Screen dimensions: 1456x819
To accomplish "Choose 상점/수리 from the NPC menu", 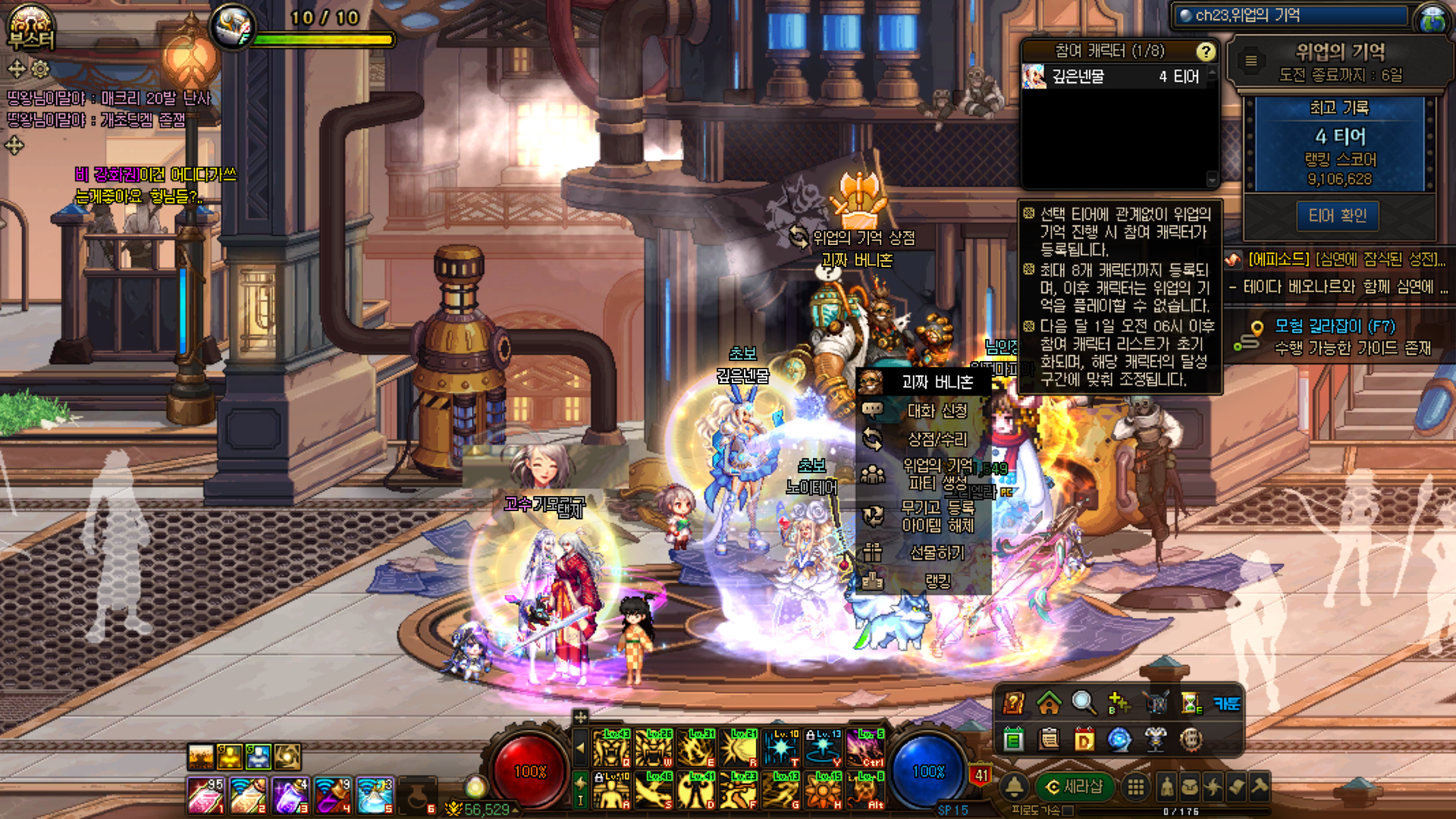I will tap(937, 439).
